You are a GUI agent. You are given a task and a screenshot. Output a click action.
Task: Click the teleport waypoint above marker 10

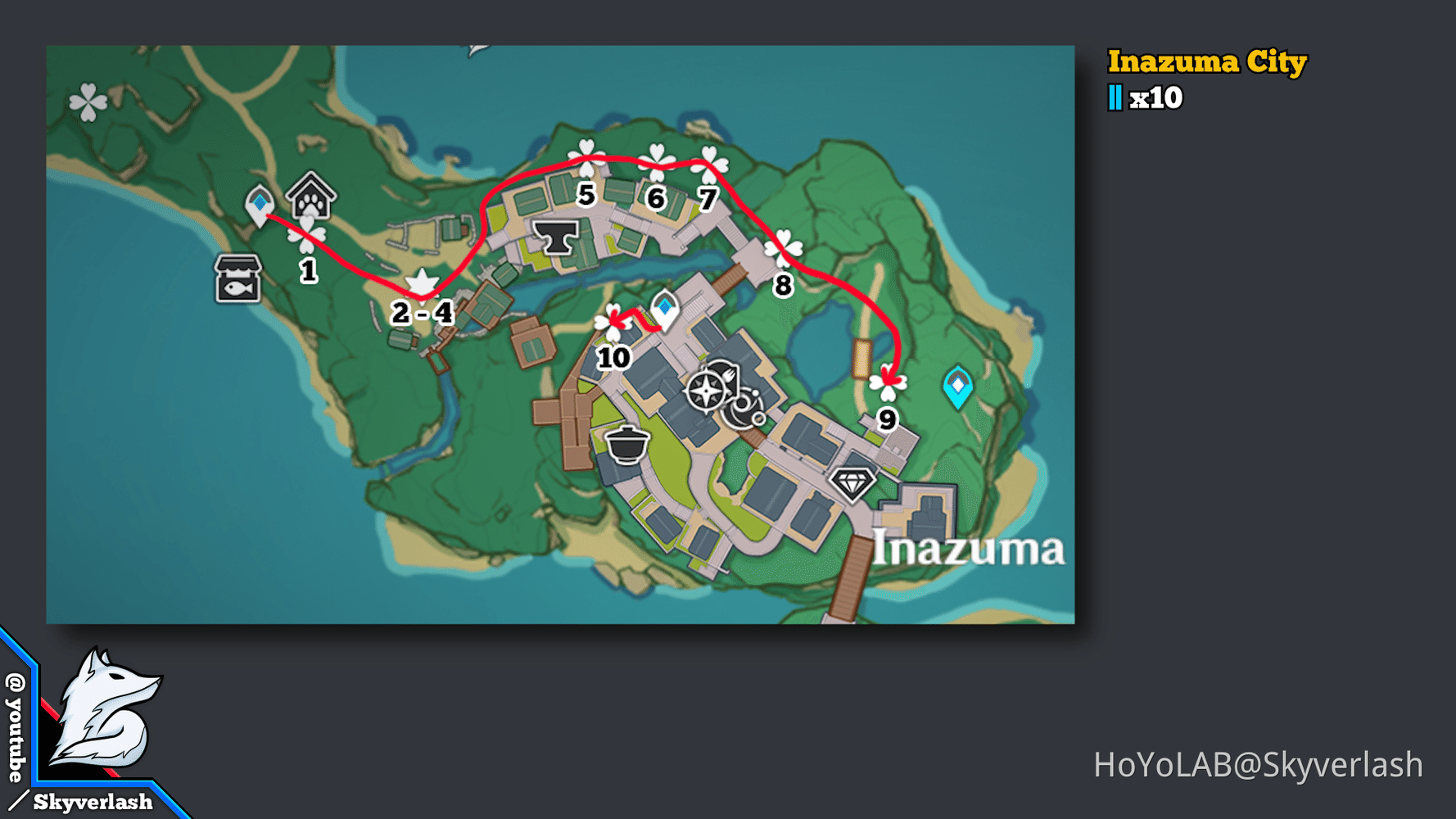coord(664,309)
